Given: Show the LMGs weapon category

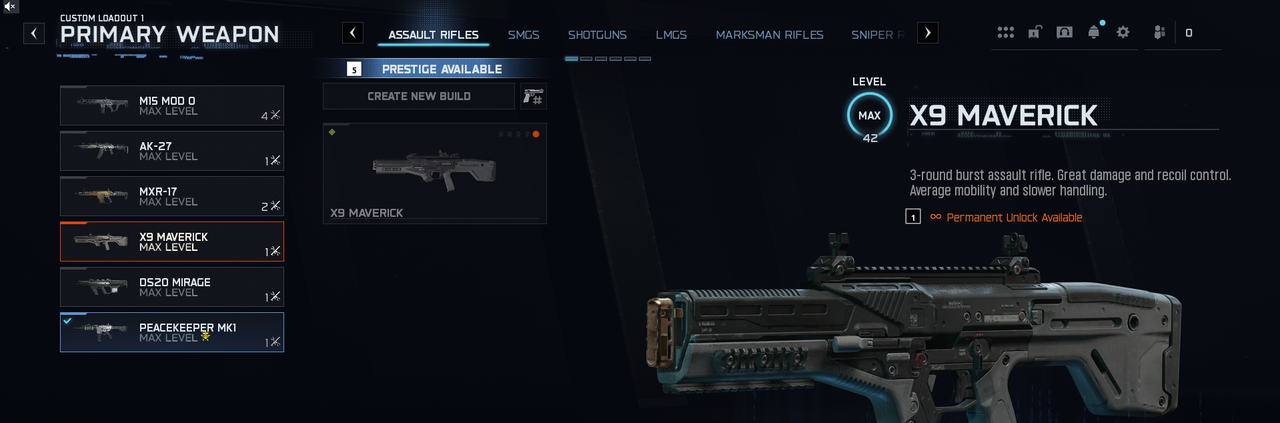Looking at the screenshot, I should (x=671, y=35).
